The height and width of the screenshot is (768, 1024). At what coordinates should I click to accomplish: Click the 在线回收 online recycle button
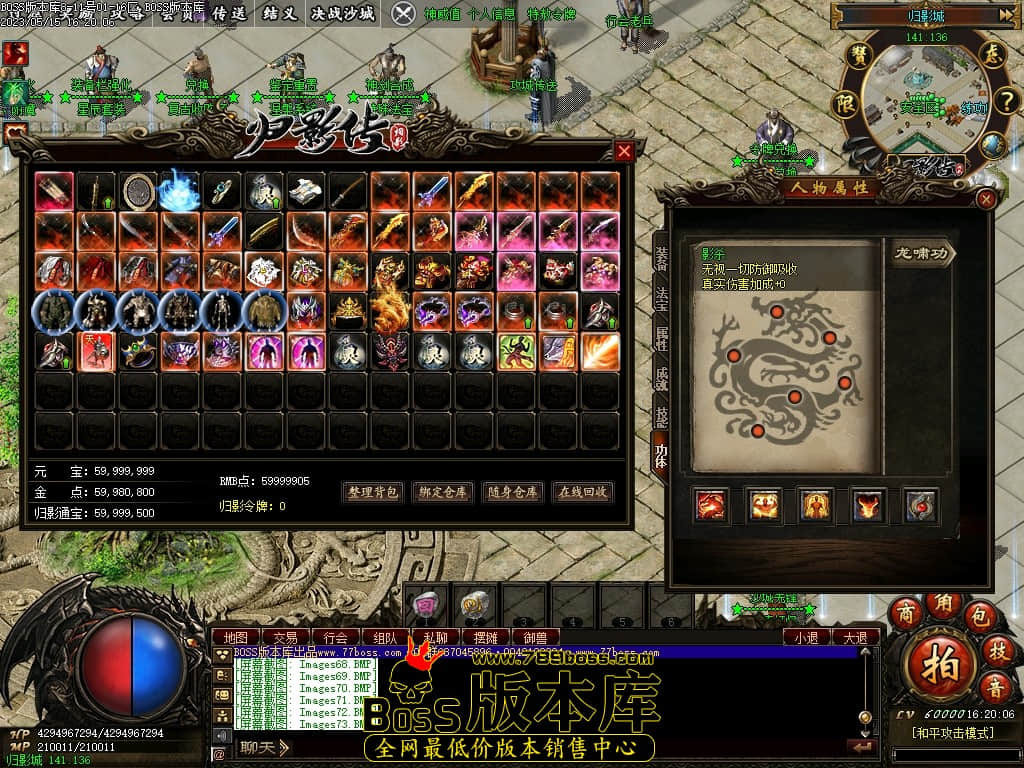pyautogui.click(x=583, y=492)
